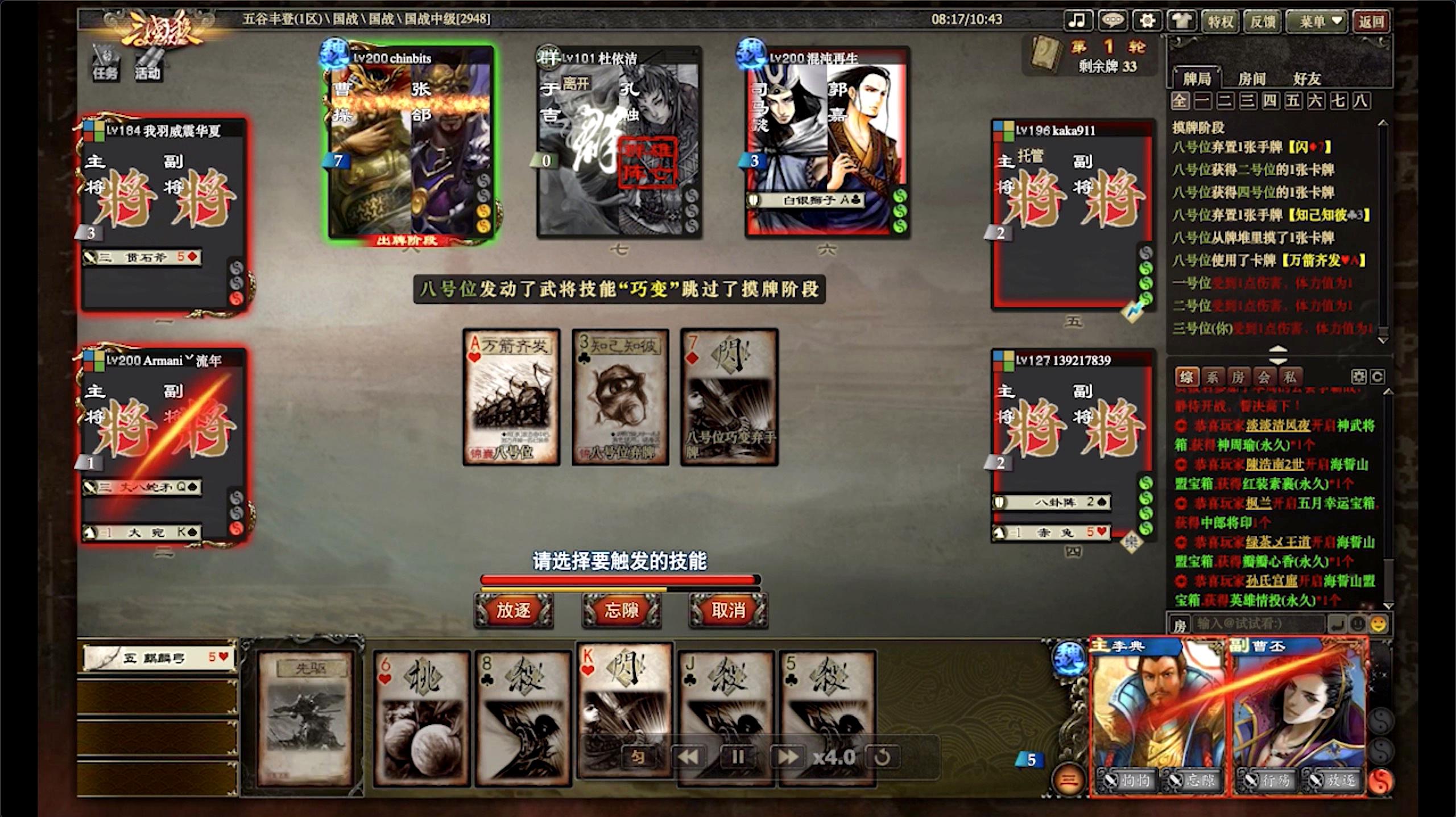Open the 菜单 dropdown menu
Viewport: 1456px width, 817px height.
tap(1321, 22)
